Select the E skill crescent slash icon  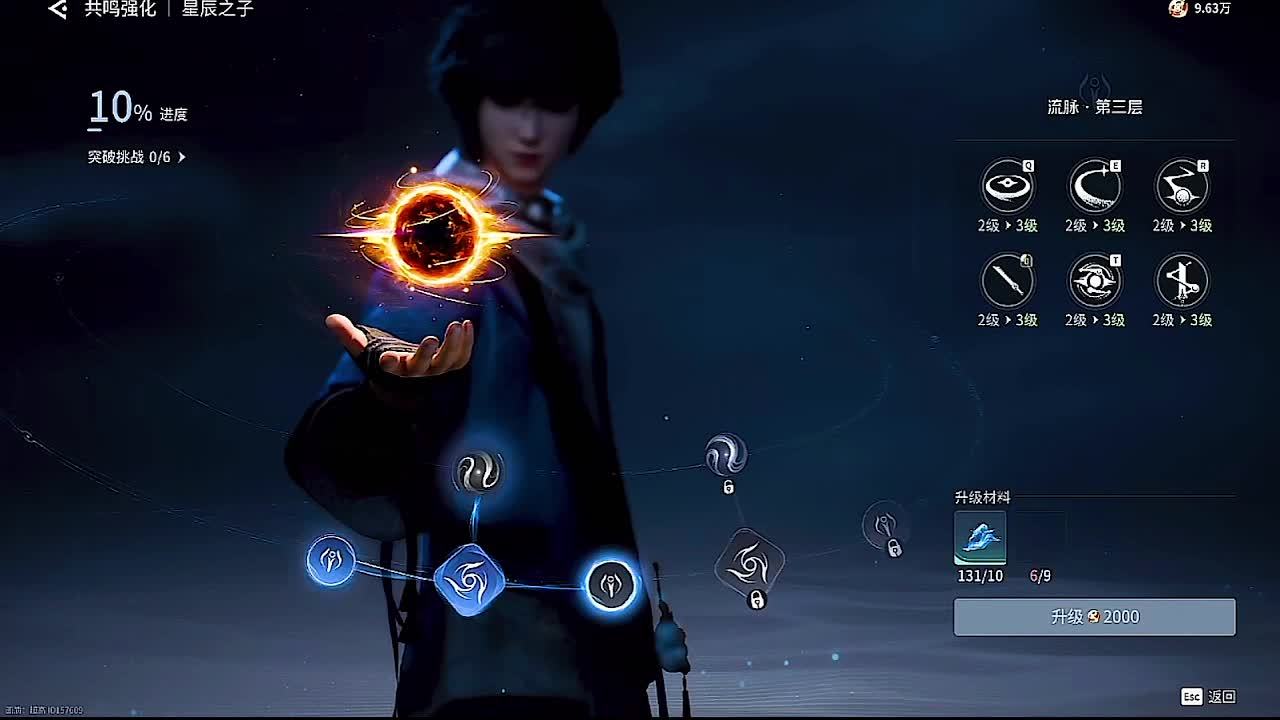(x=1094, y=186)
